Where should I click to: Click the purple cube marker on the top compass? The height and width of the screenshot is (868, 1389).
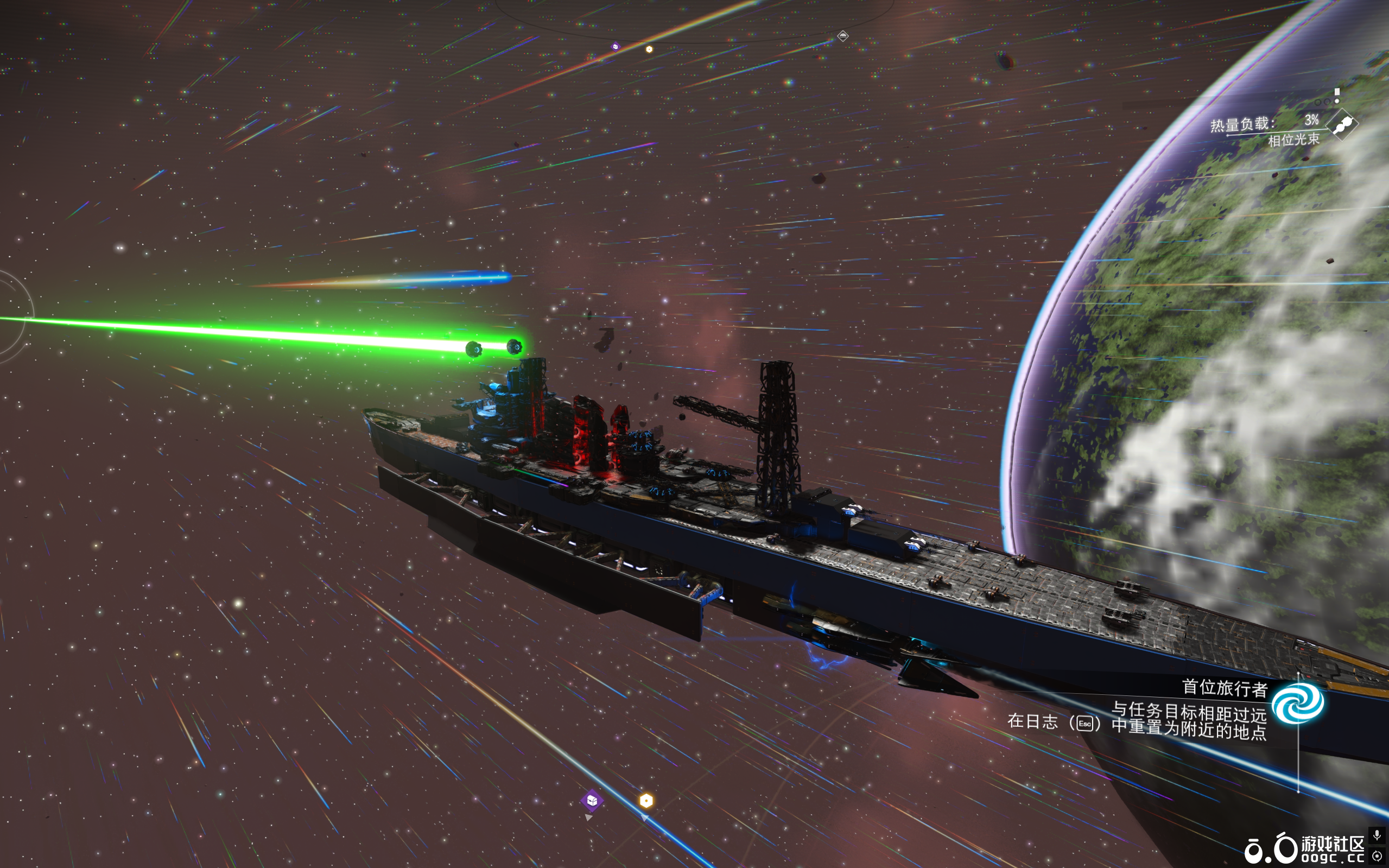tap(616, 47)
